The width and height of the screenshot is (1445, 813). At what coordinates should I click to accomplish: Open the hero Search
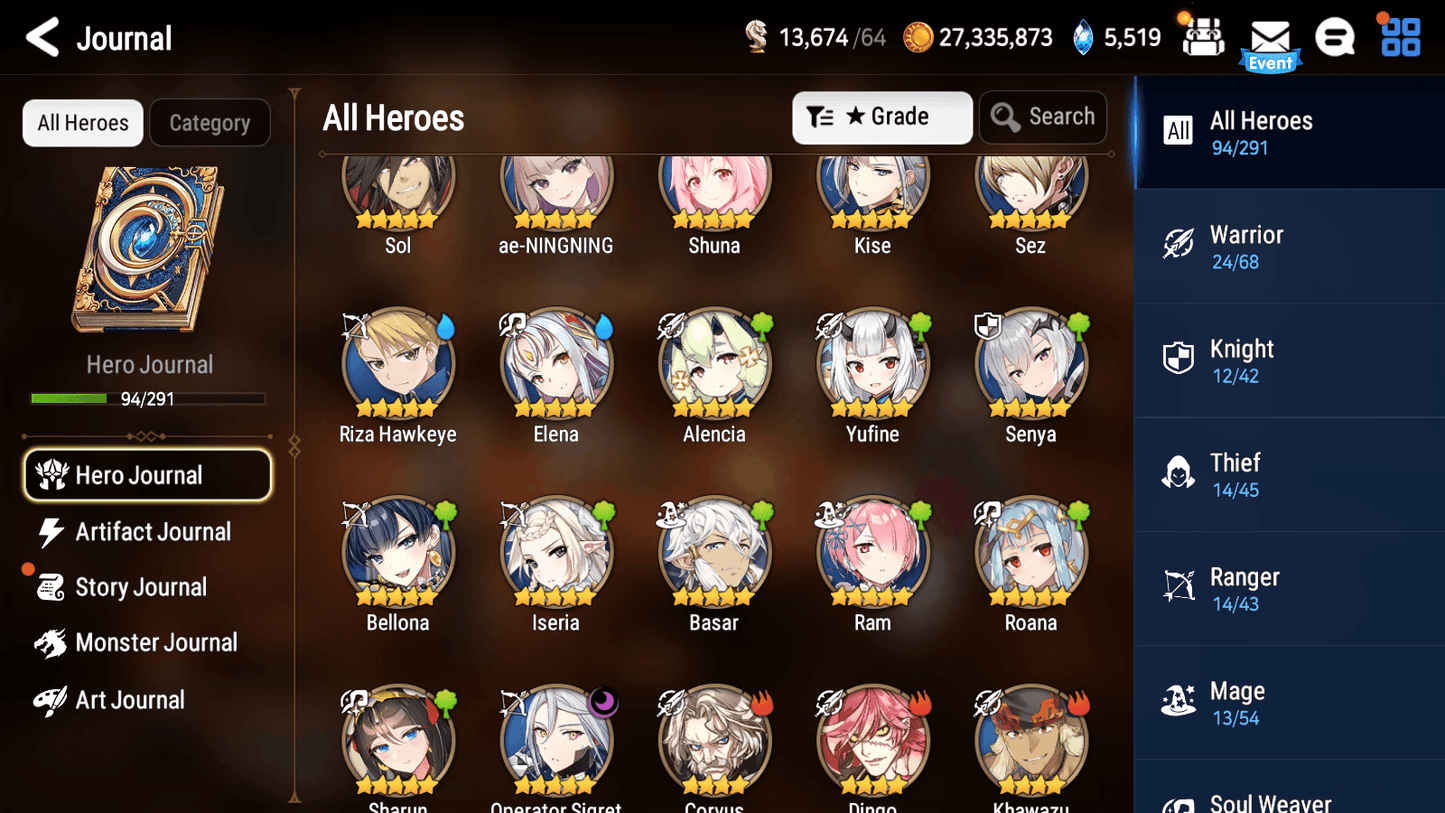coord(1043,116)
